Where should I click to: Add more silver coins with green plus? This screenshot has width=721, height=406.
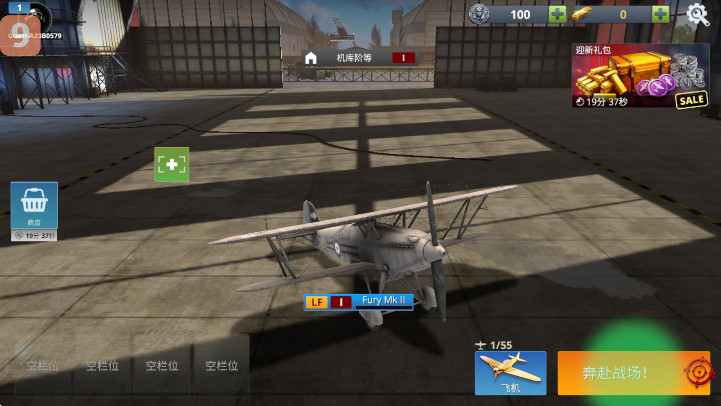[557, 14]
